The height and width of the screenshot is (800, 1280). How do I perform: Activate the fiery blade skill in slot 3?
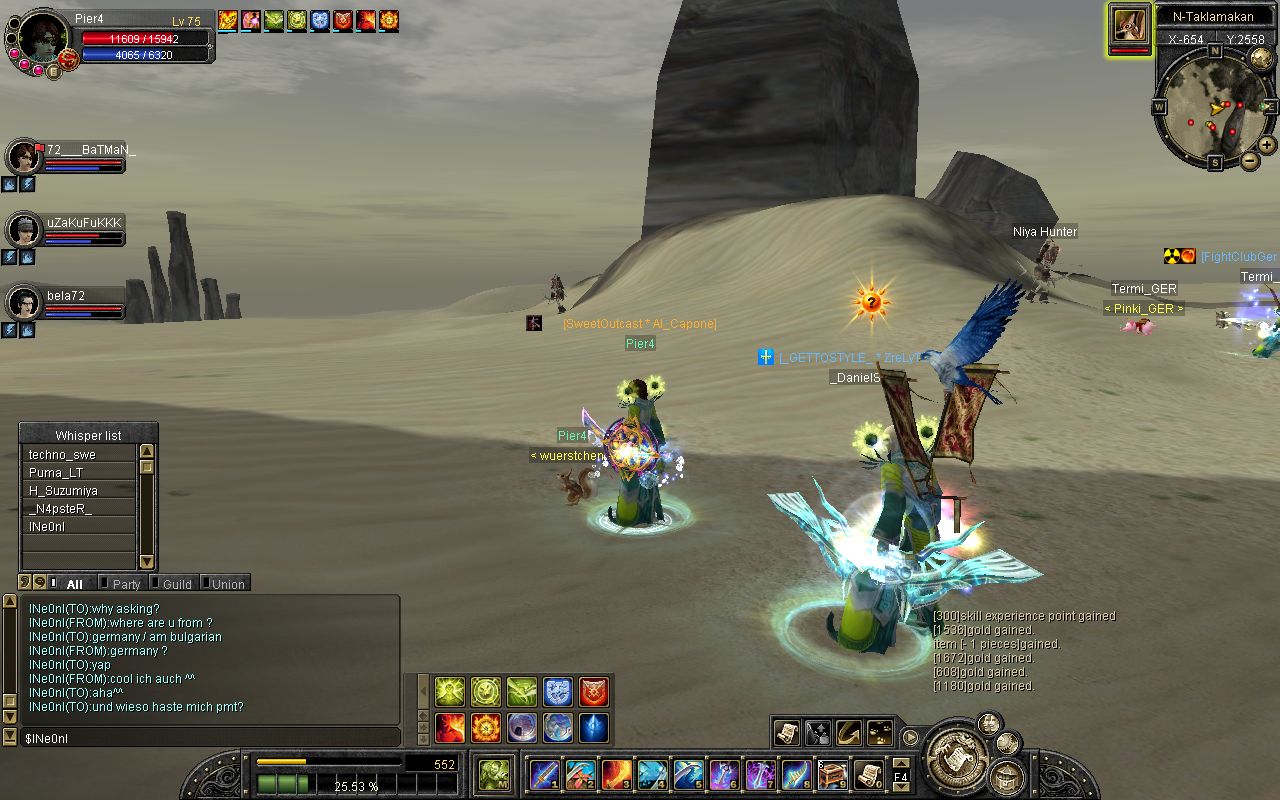616,775
